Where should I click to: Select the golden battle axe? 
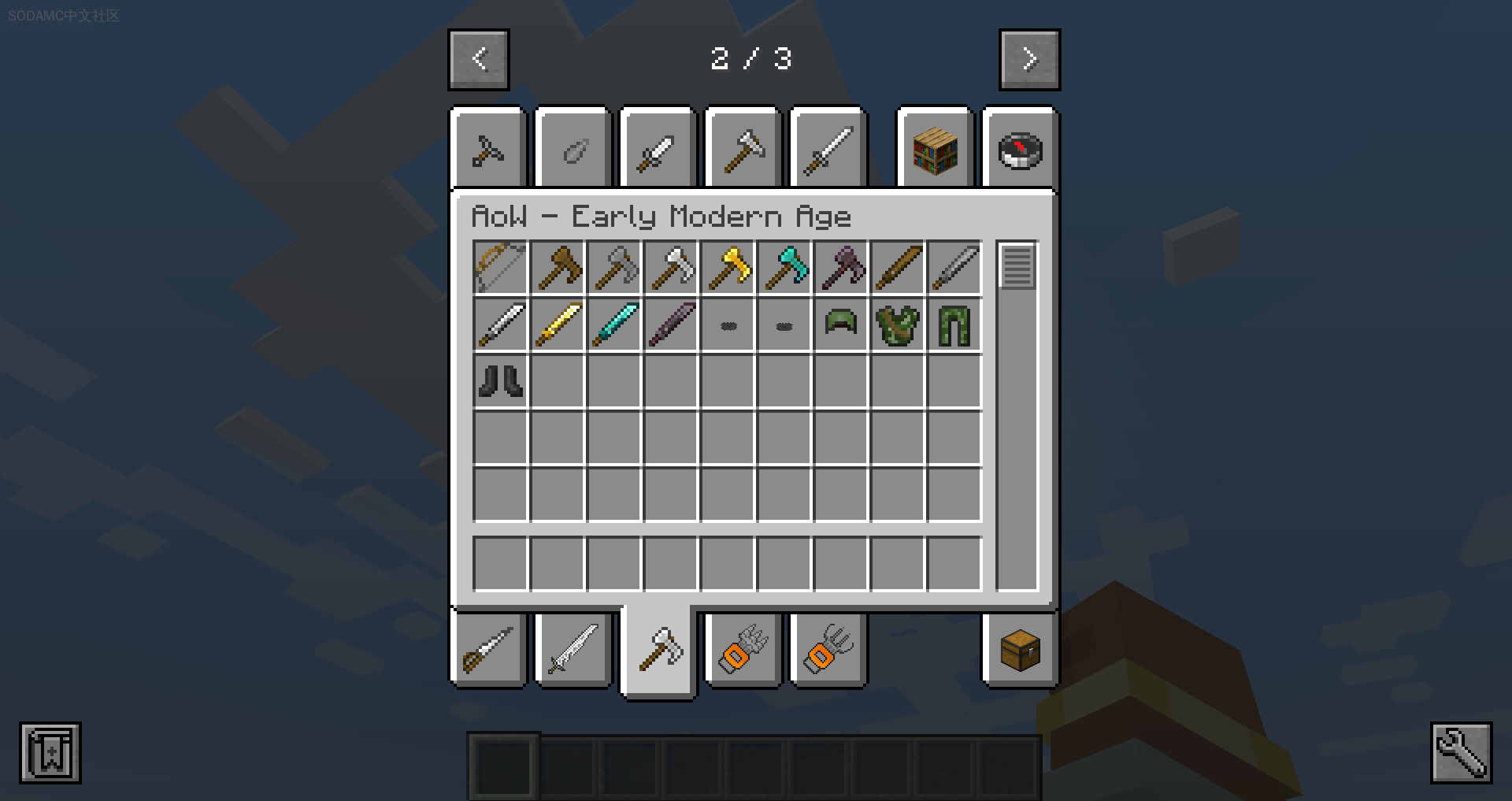coord(728,268)
